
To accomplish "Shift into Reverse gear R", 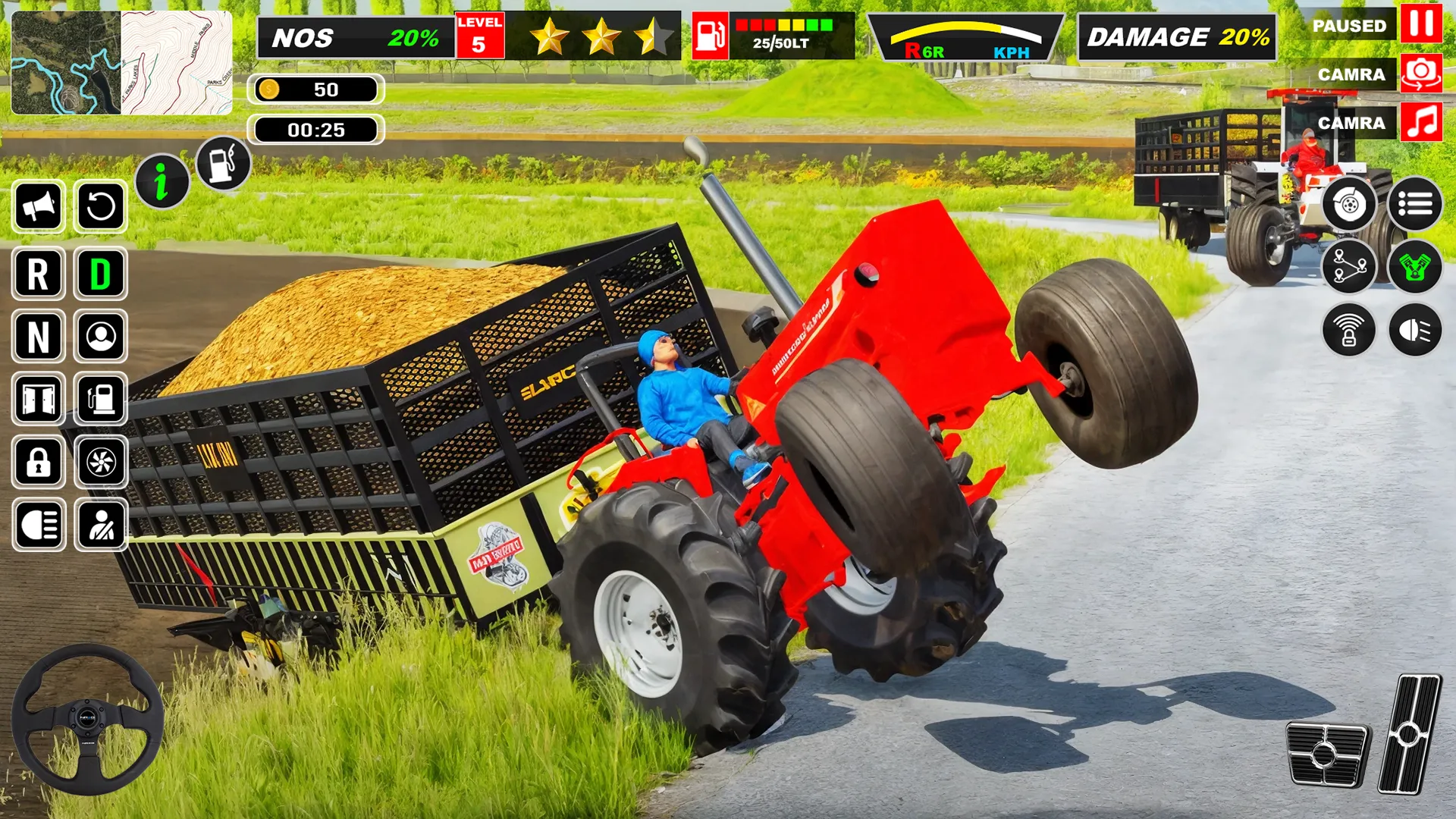I will pyautogui.click(x=38, y=275).
